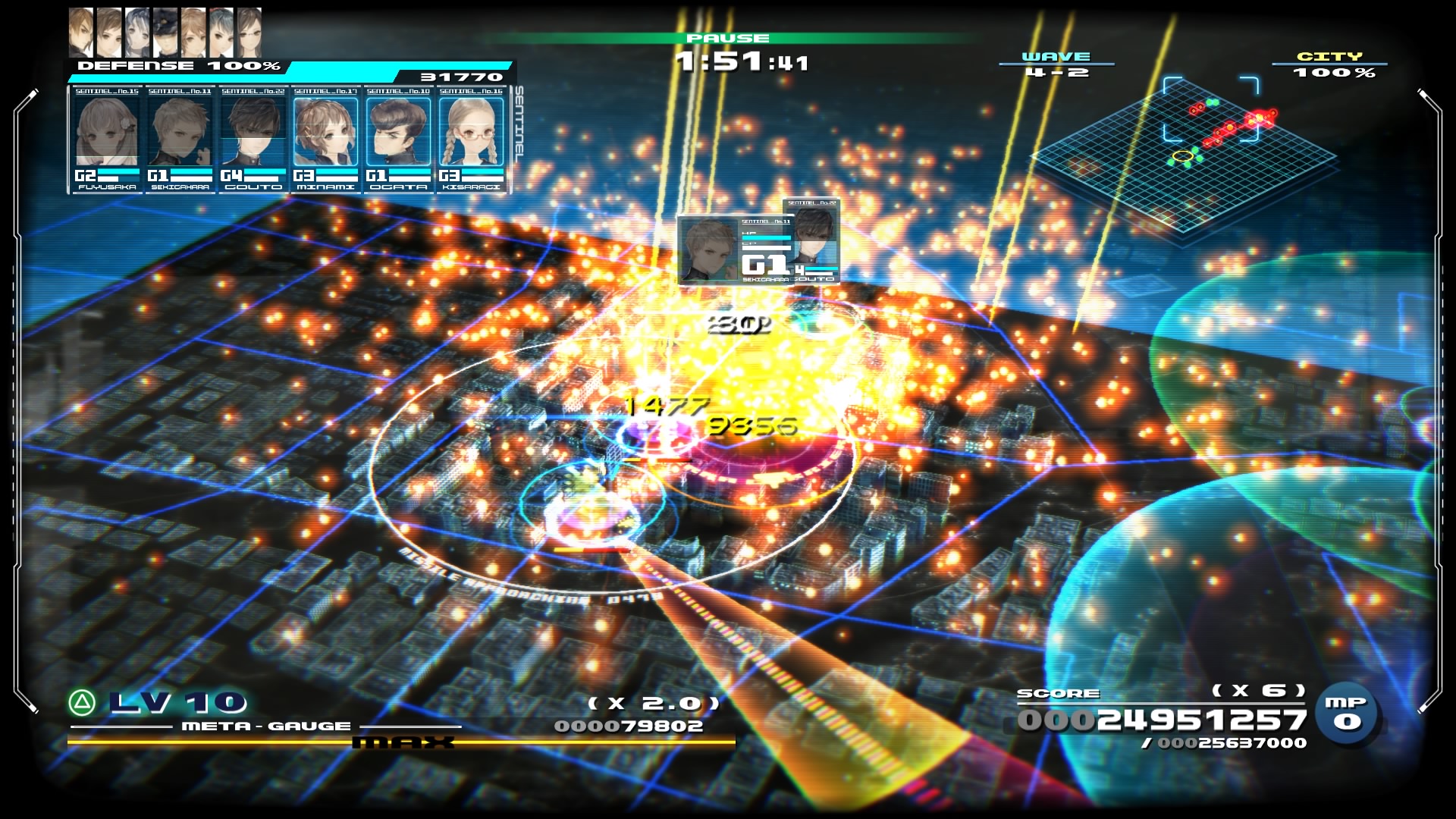Select Fuyusaka's sentinel card in the roster
This screenshot has height=819, width=1456.
[x=107, y=140]
